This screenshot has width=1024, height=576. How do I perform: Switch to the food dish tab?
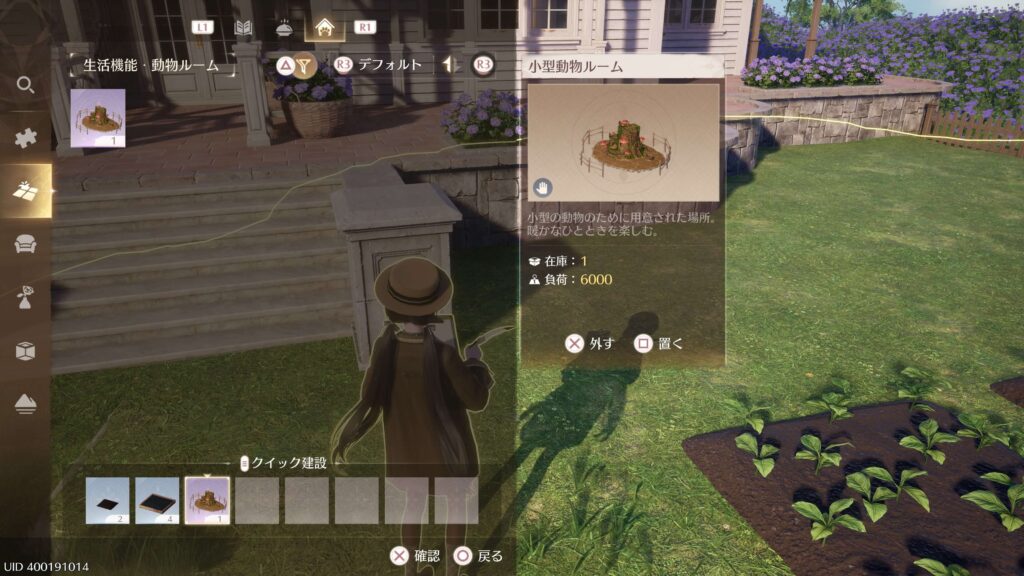[283, 27]
